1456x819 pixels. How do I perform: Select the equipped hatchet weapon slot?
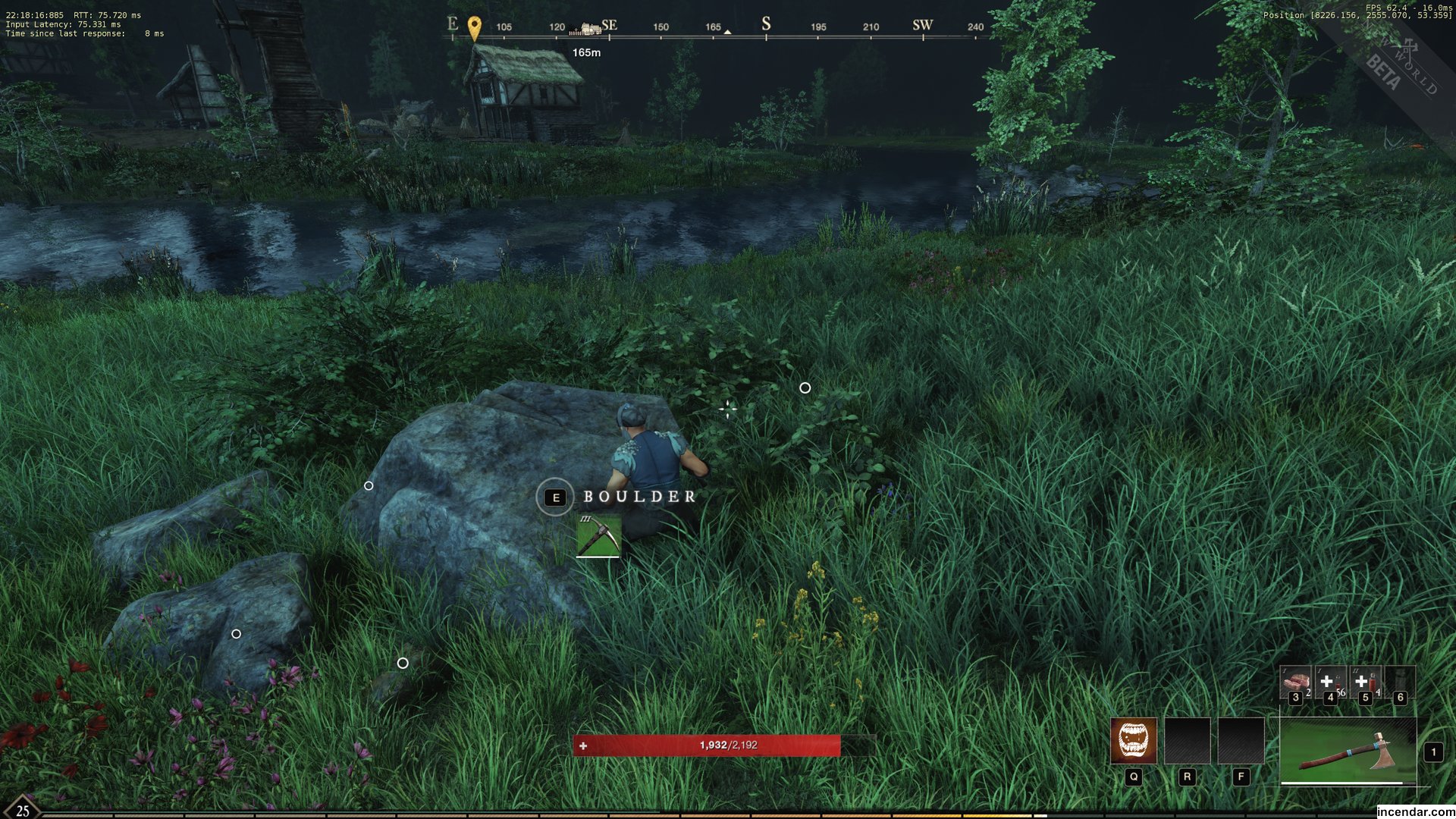pos(1348,751)
